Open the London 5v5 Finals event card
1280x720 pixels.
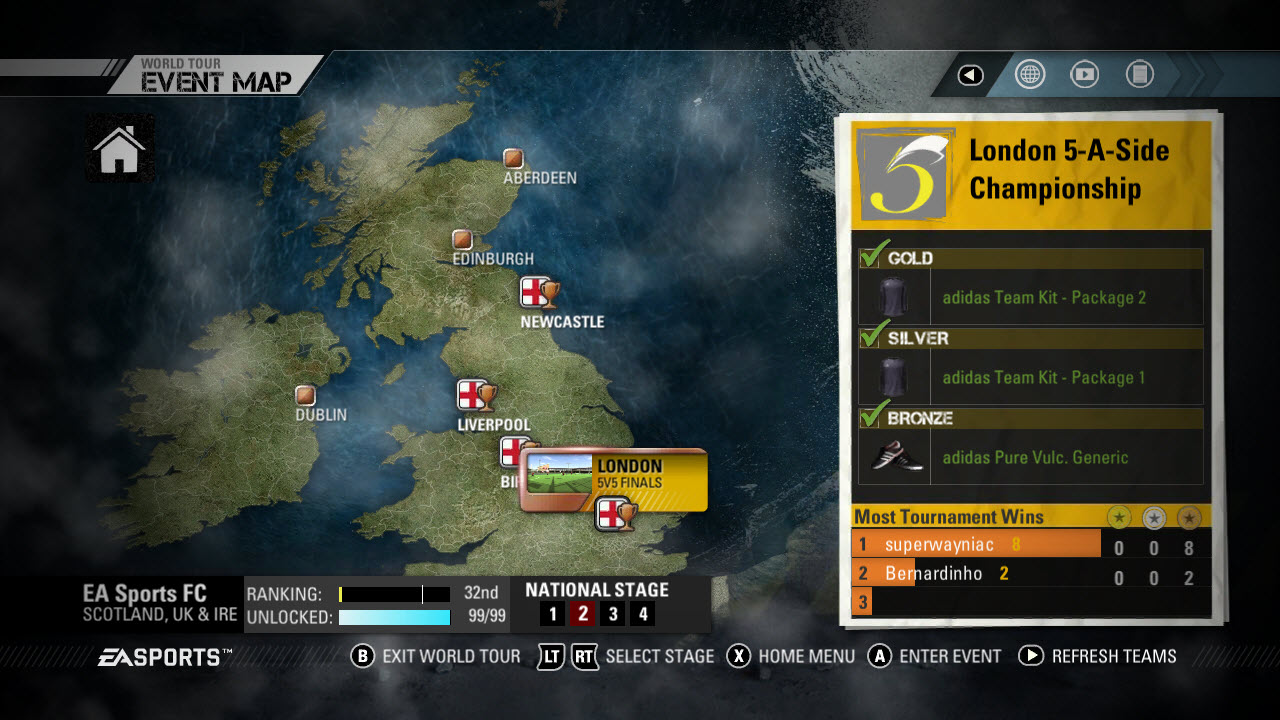pyautogui.click(x=613, y=479)
